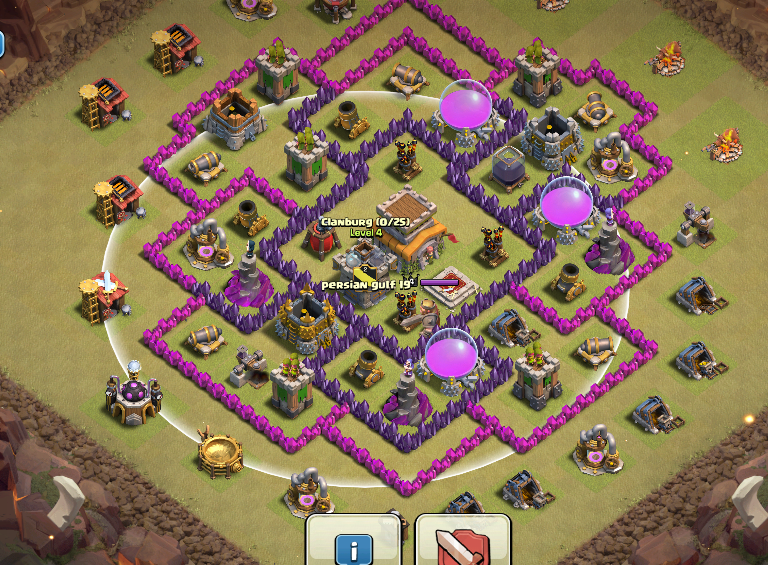Tap the red shield and sword button

(462, 541)
